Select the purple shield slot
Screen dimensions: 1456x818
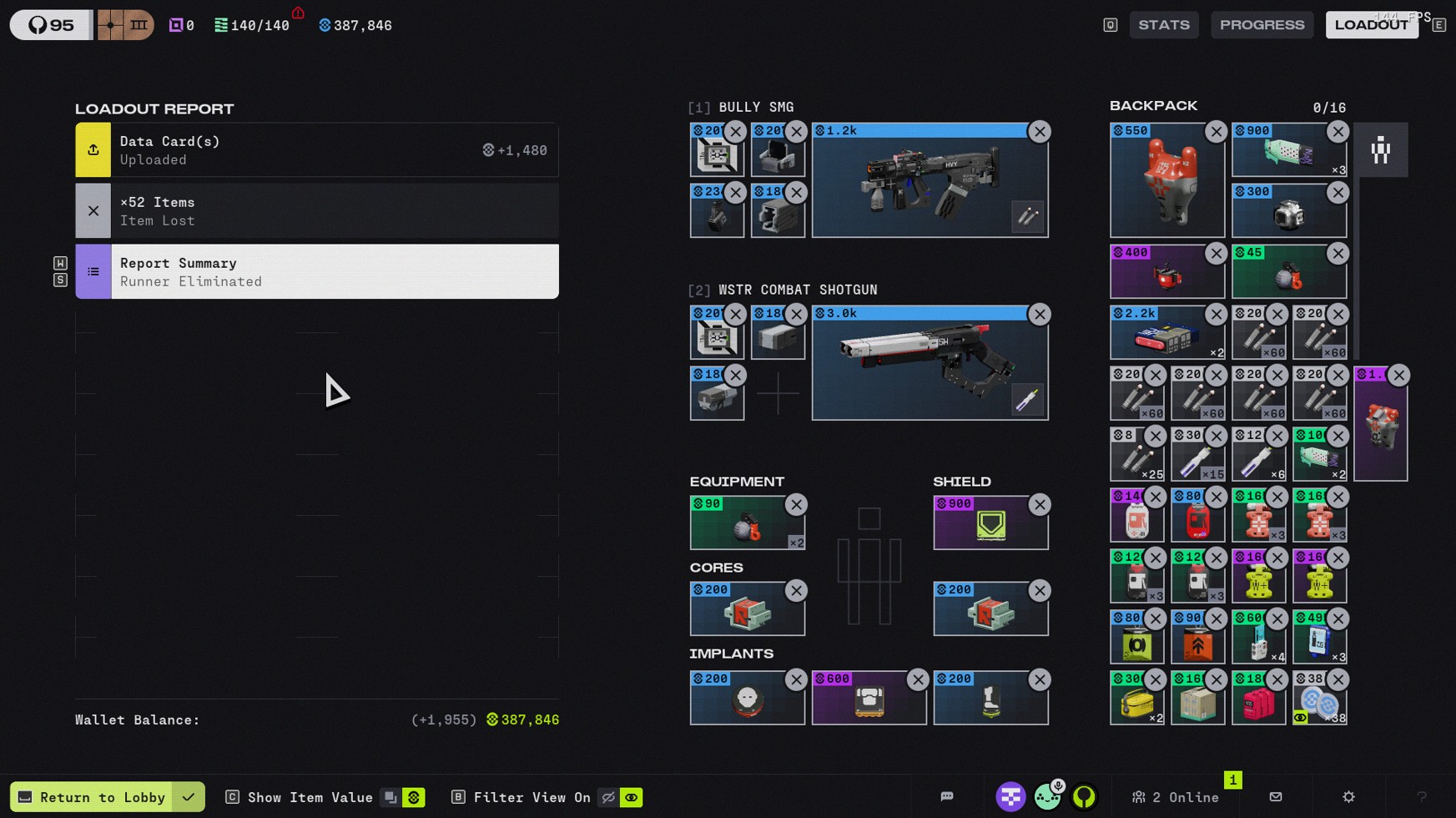990,524
